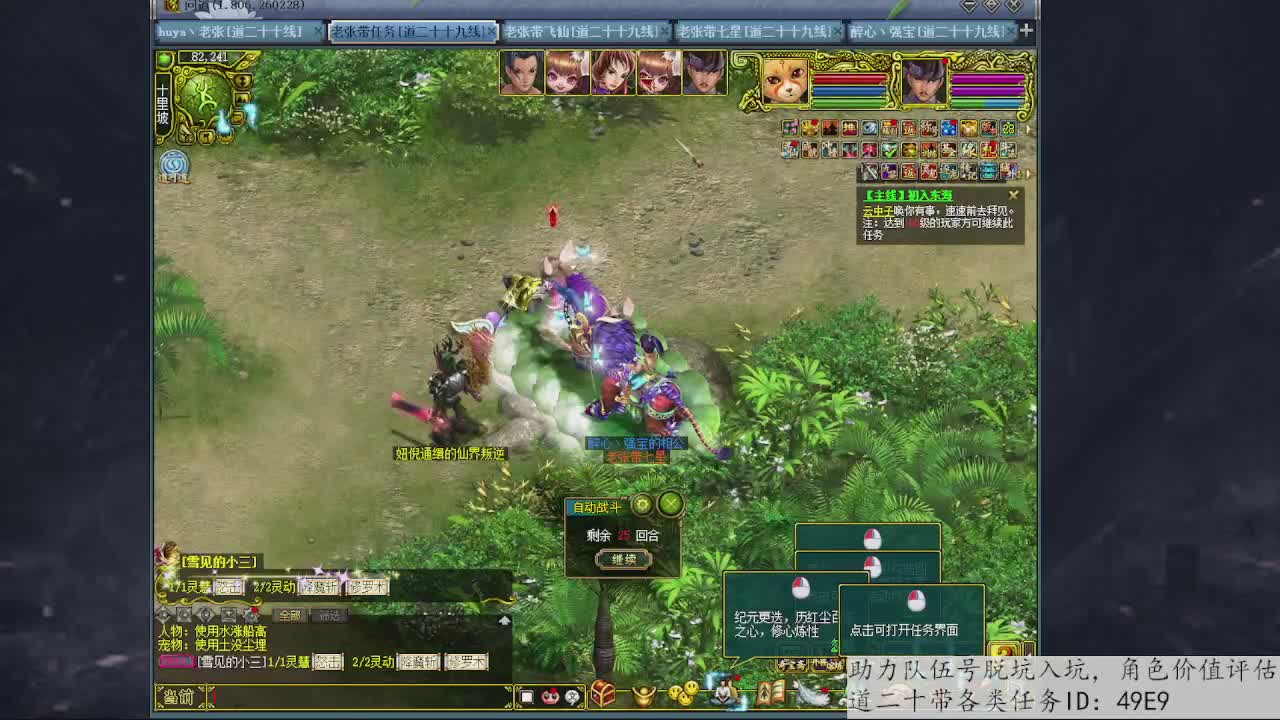Close the 自动战斗 panel with green X
Screen dimensions: 1280x720
(x=670, y=505)
